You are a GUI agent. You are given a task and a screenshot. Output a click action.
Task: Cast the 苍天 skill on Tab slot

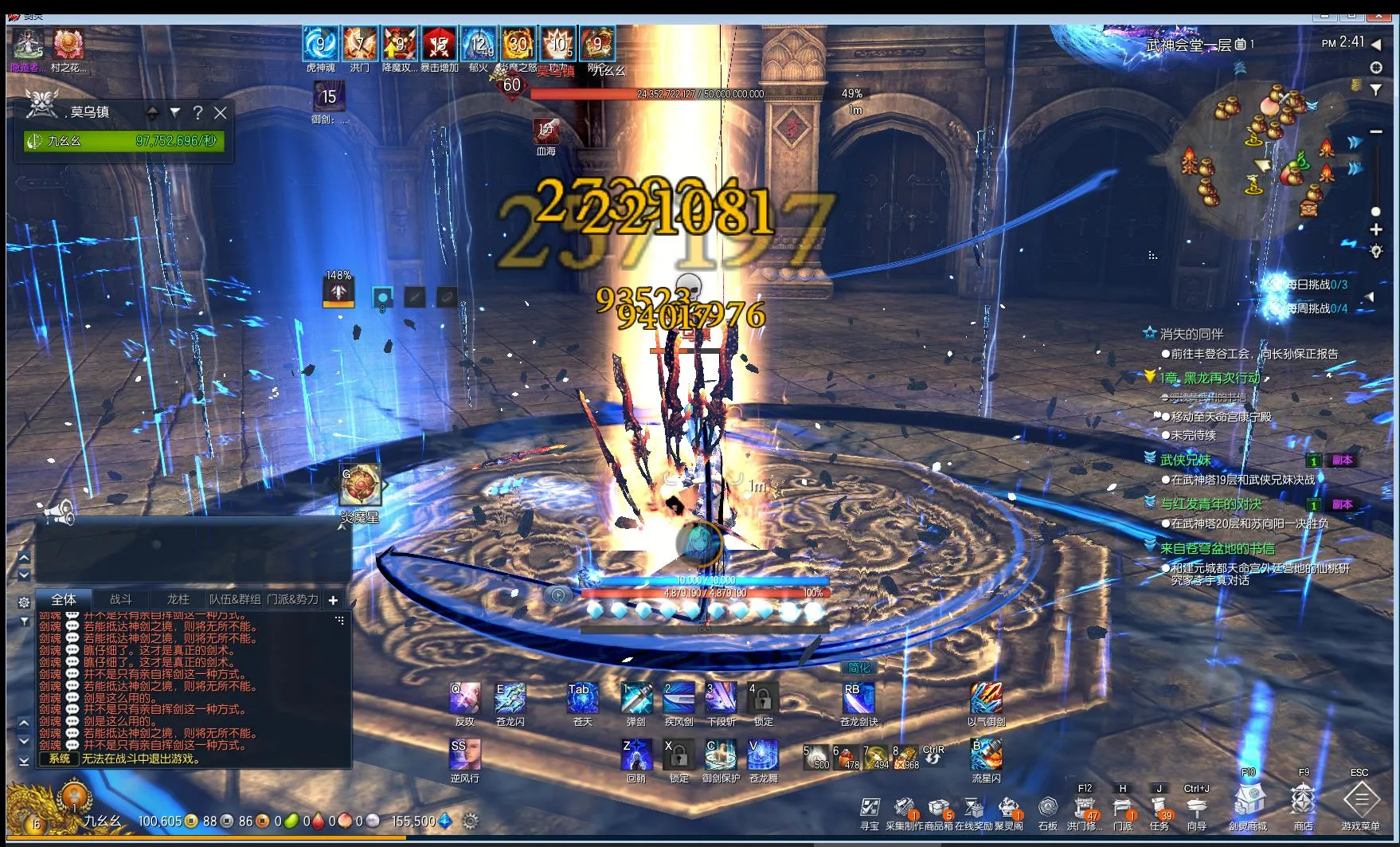582,699
